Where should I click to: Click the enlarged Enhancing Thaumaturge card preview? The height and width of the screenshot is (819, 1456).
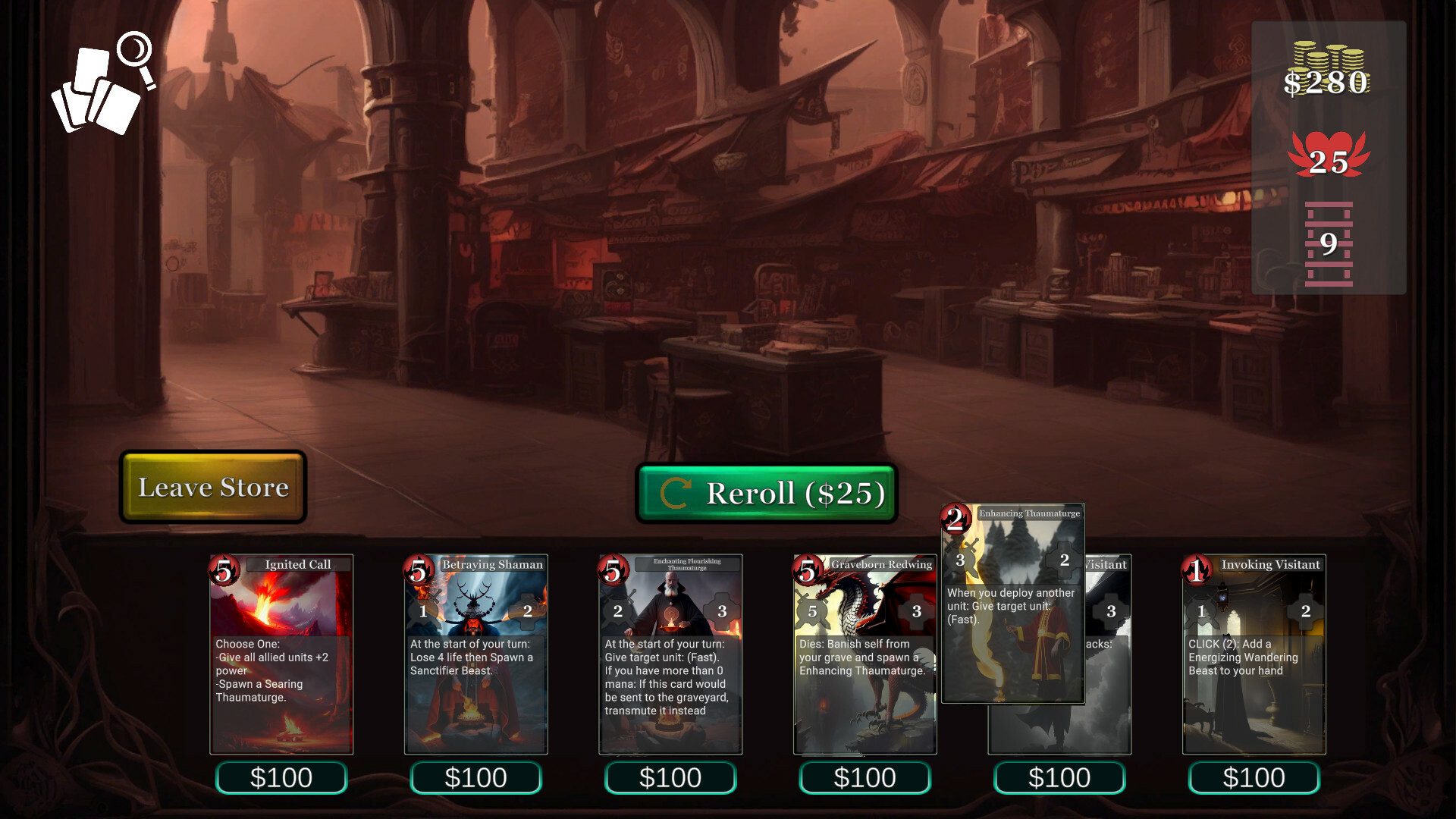1012,603
